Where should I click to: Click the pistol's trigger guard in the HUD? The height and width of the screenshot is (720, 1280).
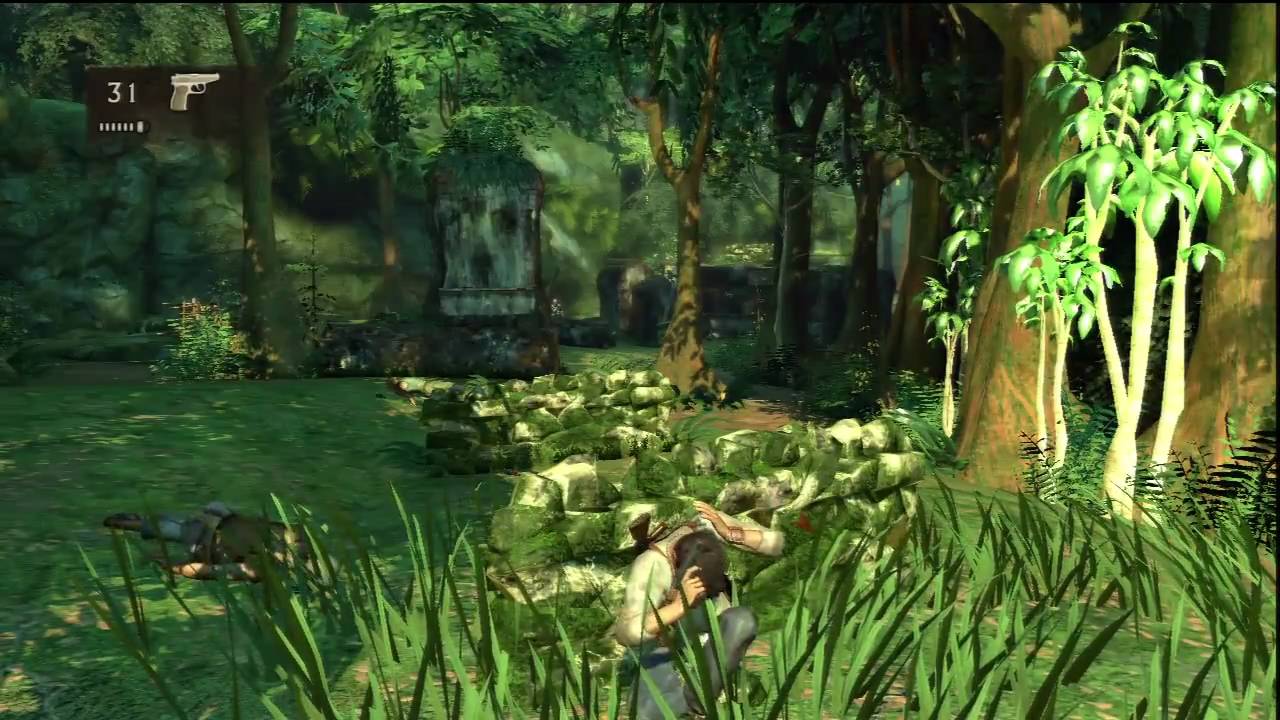tap(198, 89)
